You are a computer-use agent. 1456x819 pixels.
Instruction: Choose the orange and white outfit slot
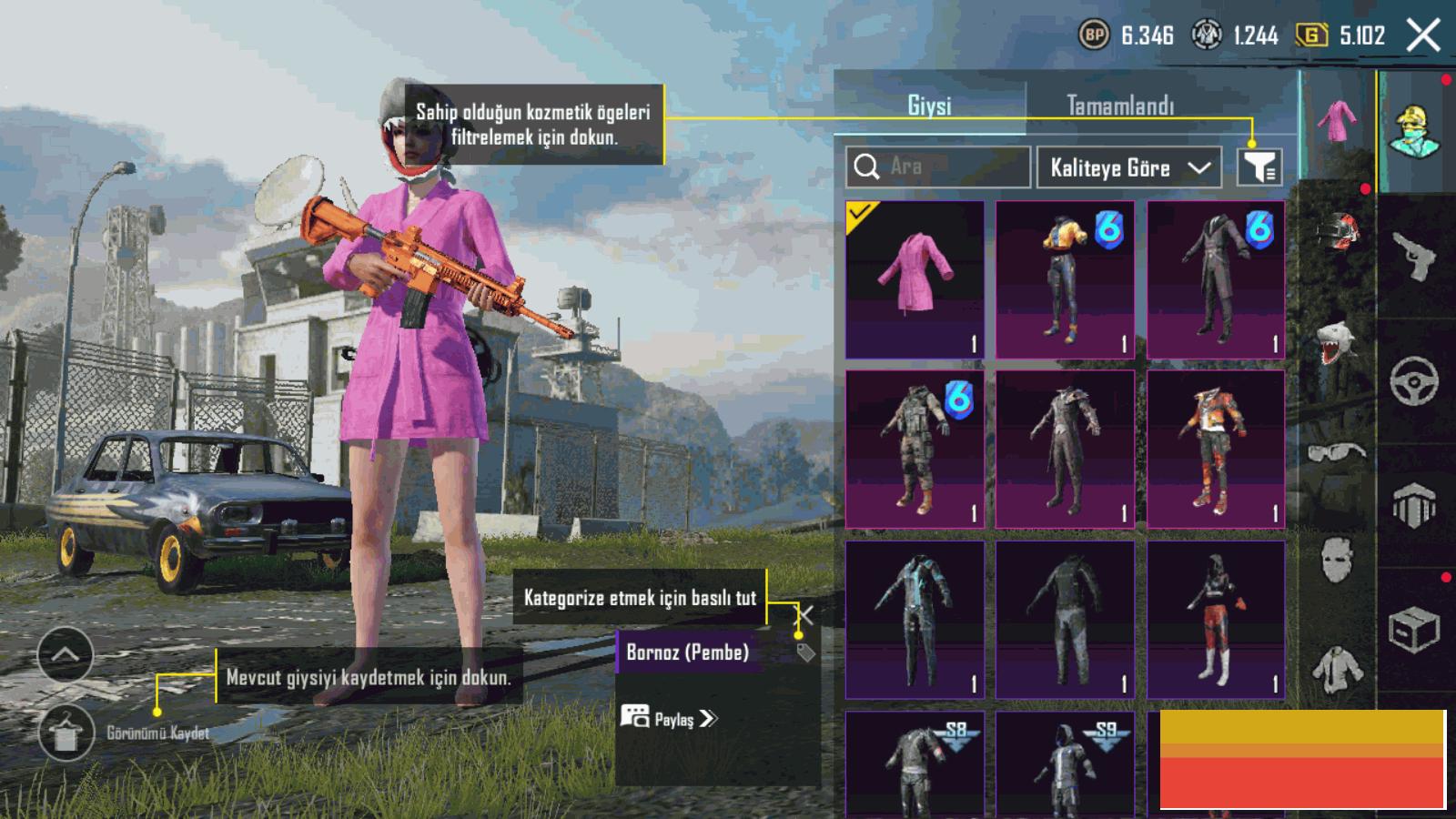(x=1216, y=450)
